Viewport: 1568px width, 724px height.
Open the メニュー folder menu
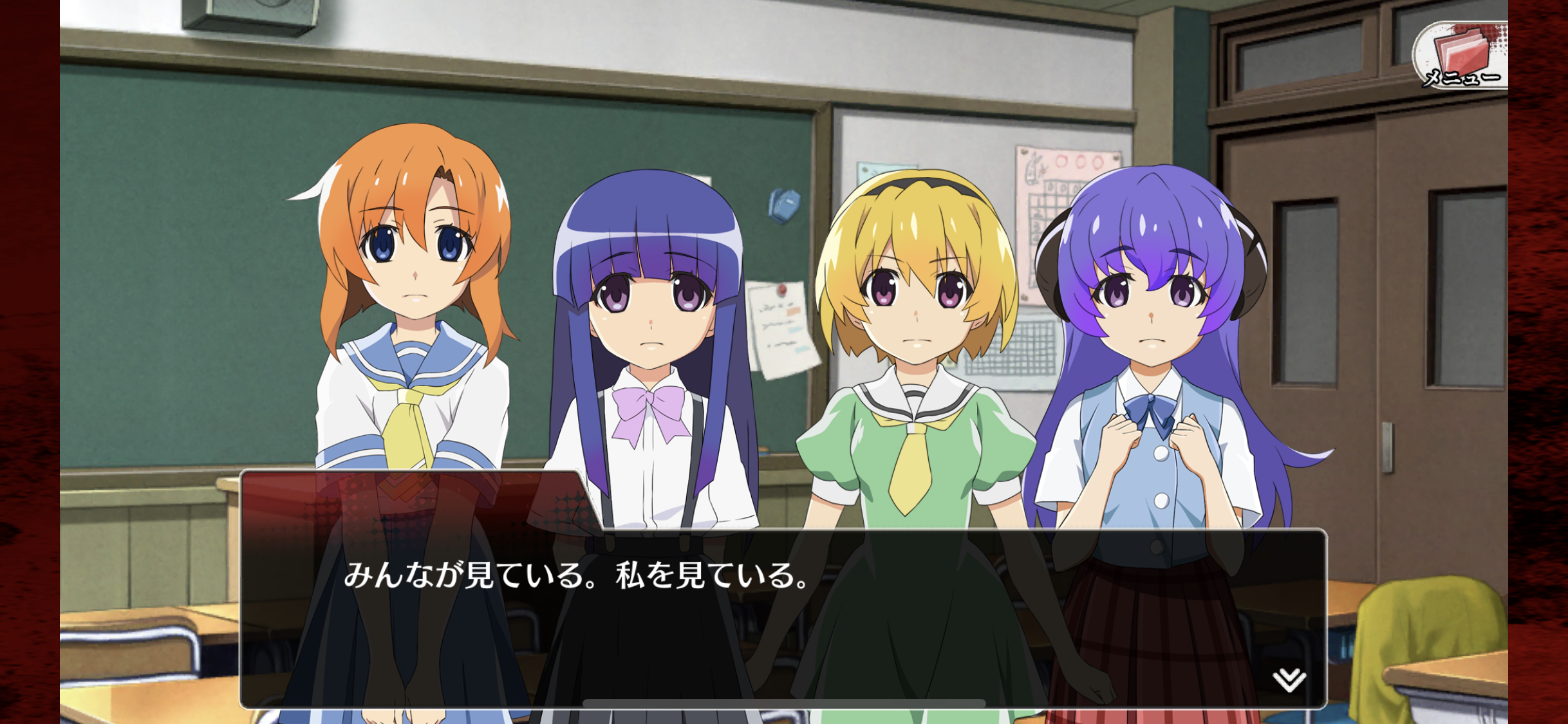1460,57
